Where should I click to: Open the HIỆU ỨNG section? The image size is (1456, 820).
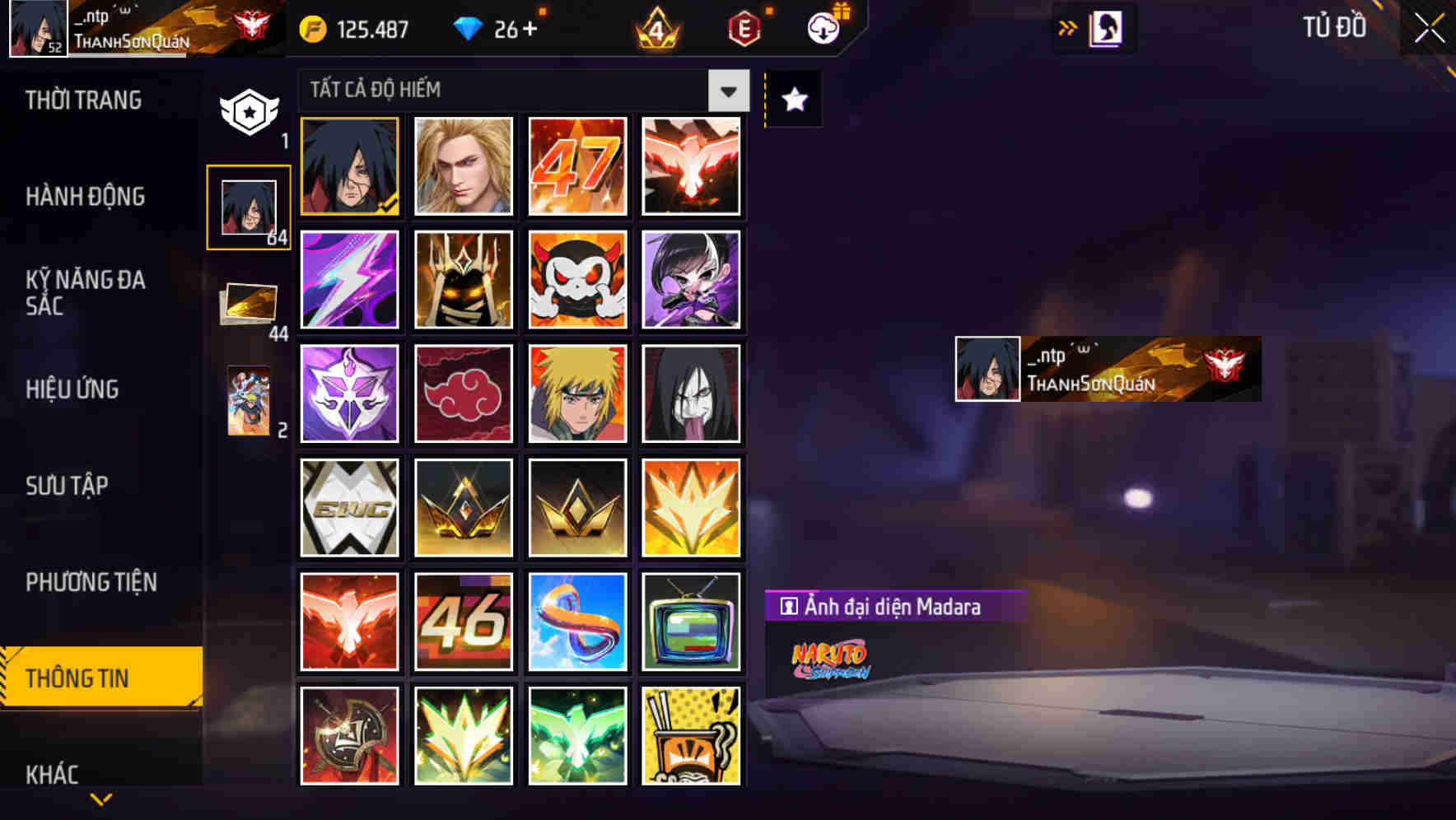(x=73, y=389)
